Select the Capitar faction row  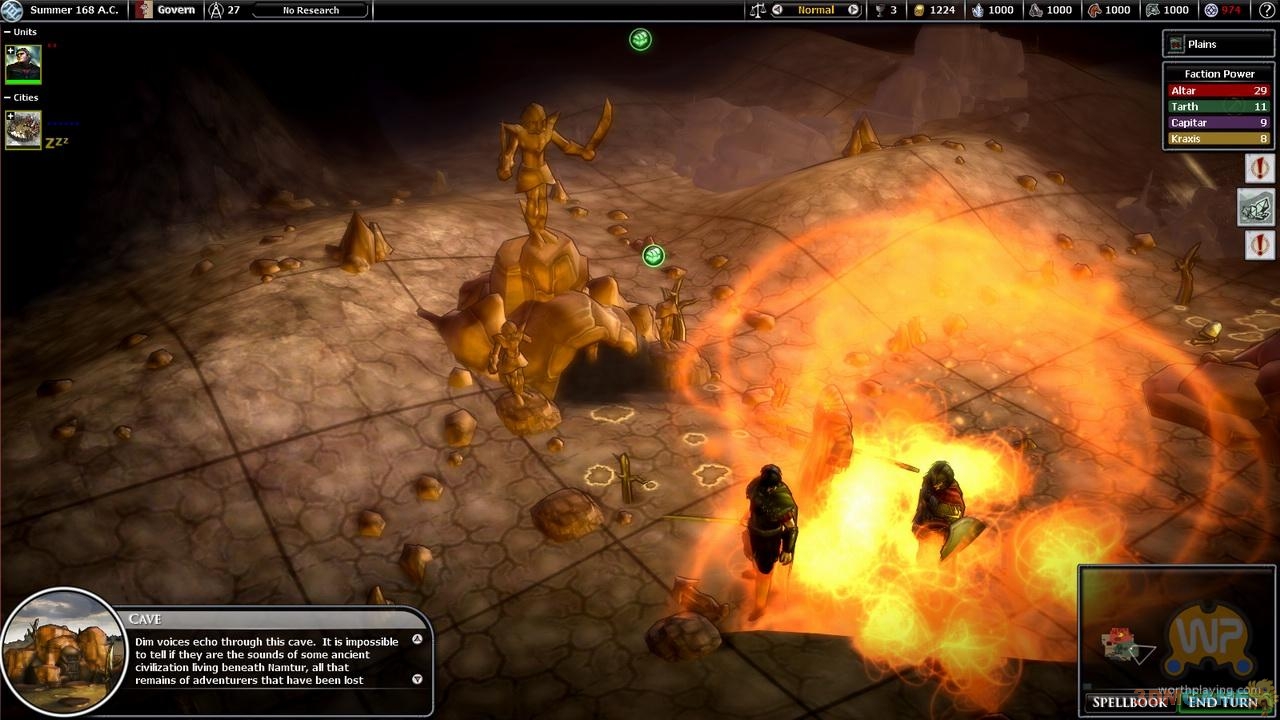tap(1217, 123)
